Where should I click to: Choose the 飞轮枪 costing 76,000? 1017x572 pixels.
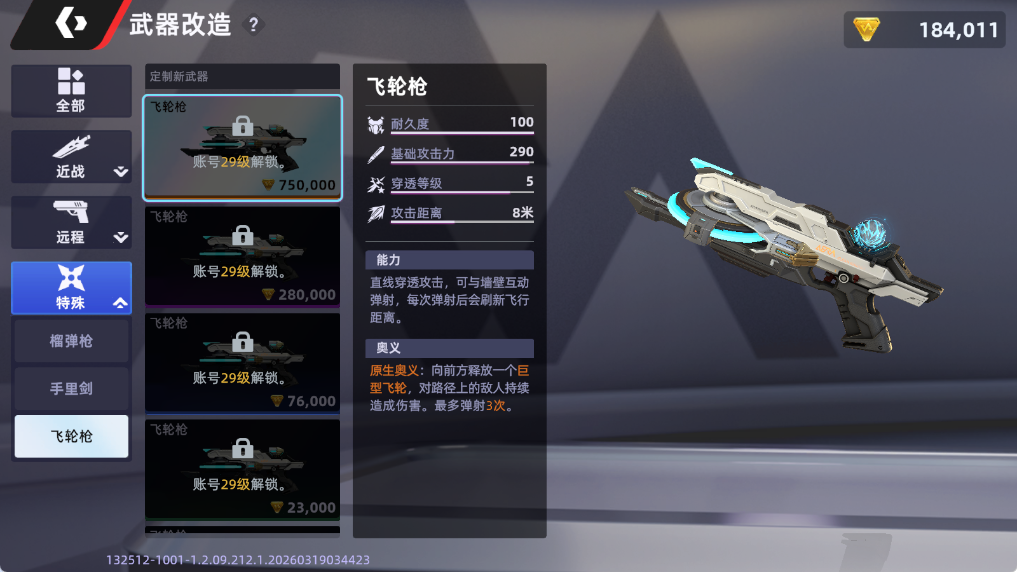[242, 363]
